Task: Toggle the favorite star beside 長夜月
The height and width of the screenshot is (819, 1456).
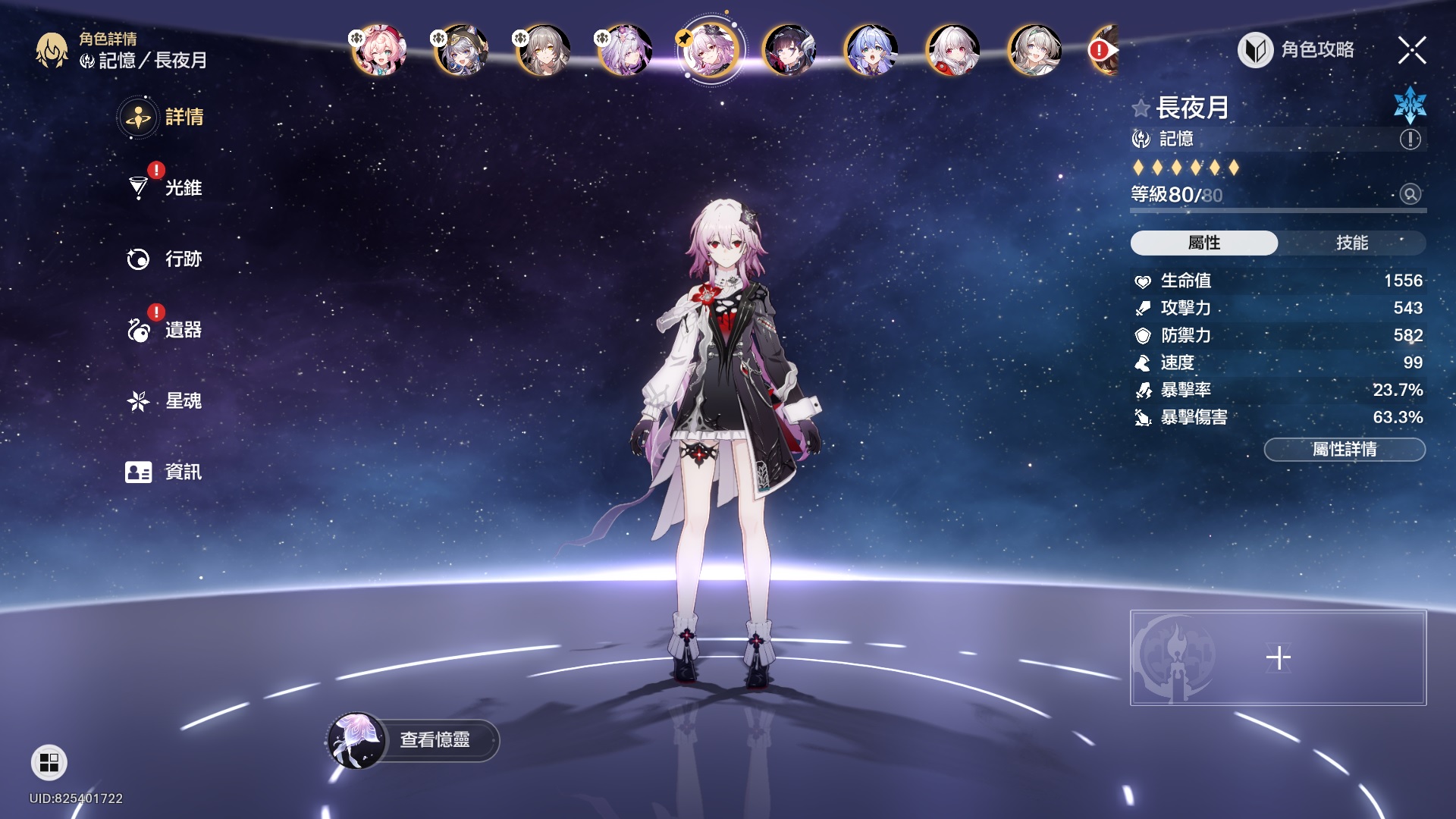Action: click(x=1141, y=108)
